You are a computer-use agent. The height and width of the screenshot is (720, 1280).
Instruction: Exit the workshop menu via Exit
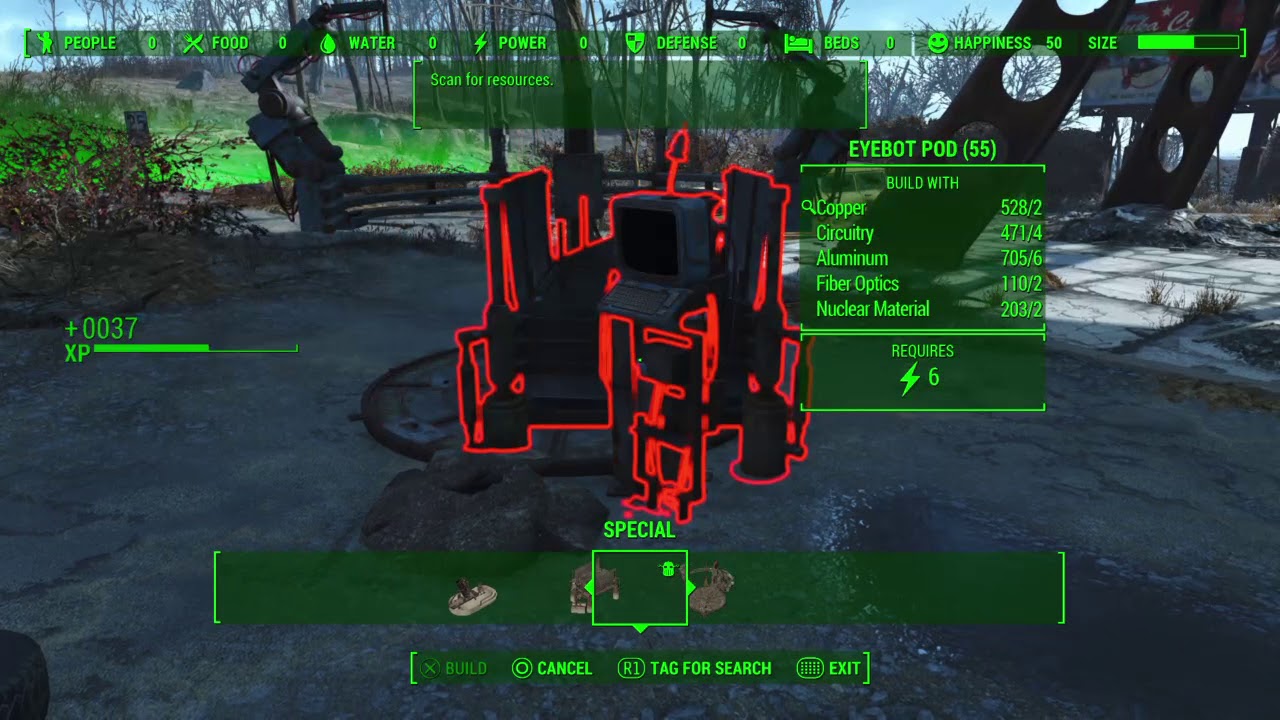(829, 668)
